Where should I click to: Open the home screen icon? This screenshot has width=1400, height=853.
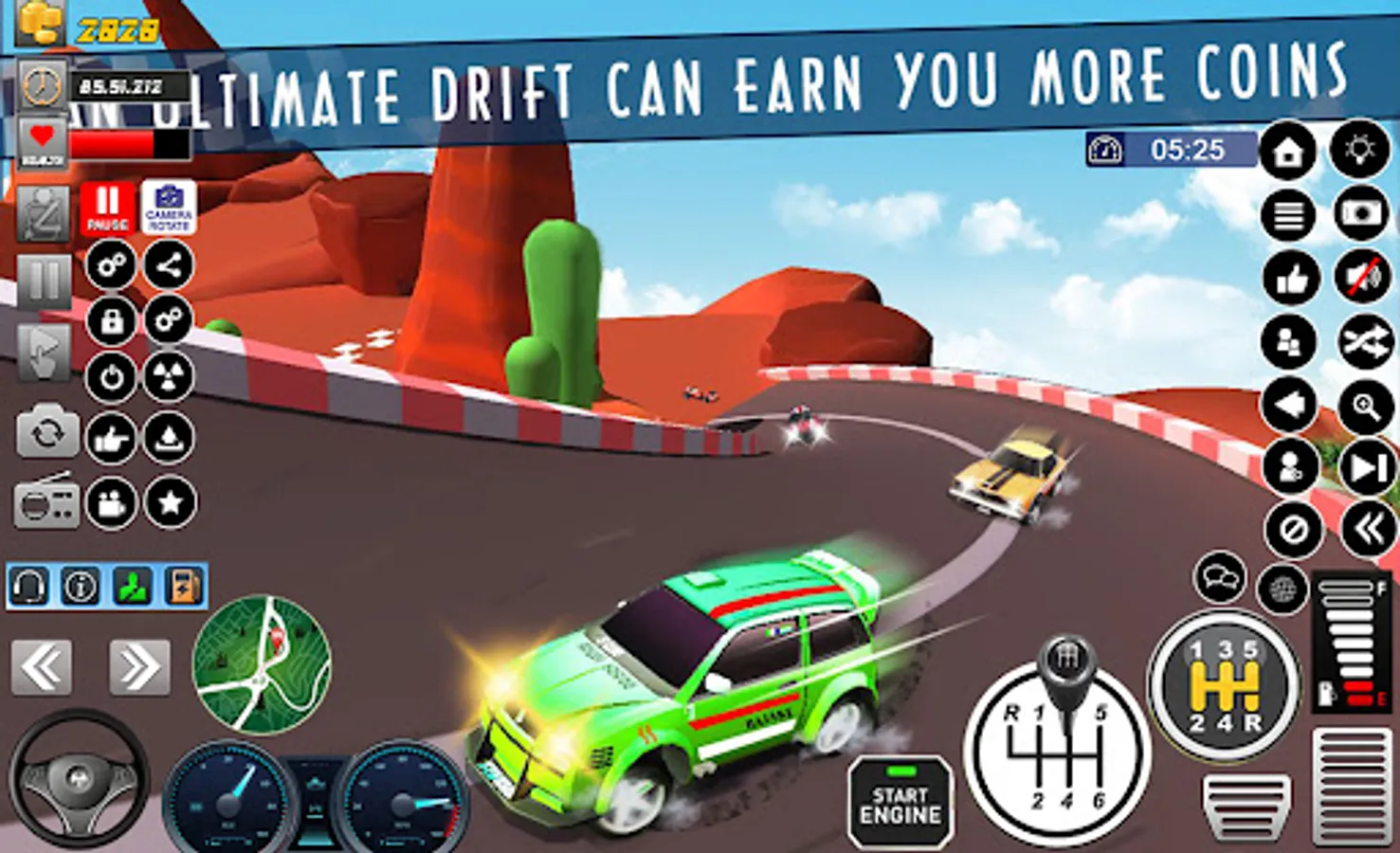(1289, 152)
